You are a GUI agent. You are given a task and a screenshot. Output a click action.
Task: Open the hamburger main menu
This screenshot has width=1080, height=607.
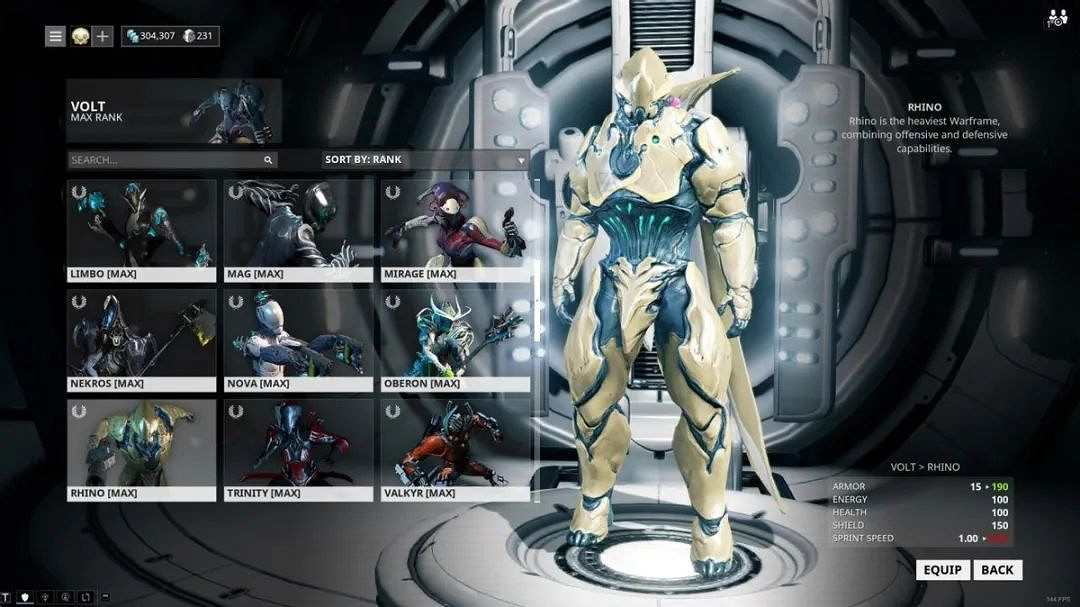[x=56, y=37]
